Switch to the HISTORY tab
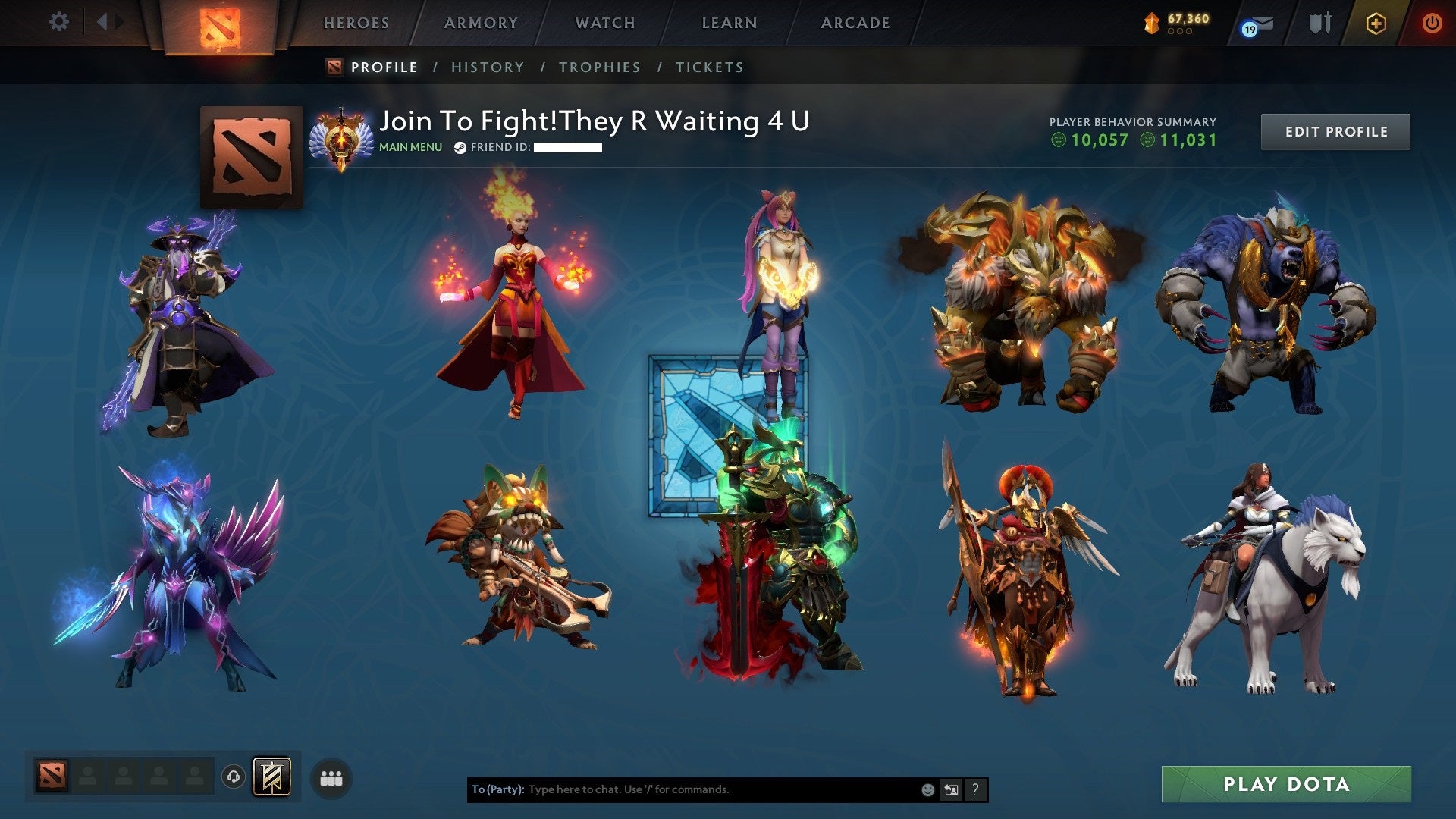1456x819 pixels. tap(487, 67)
